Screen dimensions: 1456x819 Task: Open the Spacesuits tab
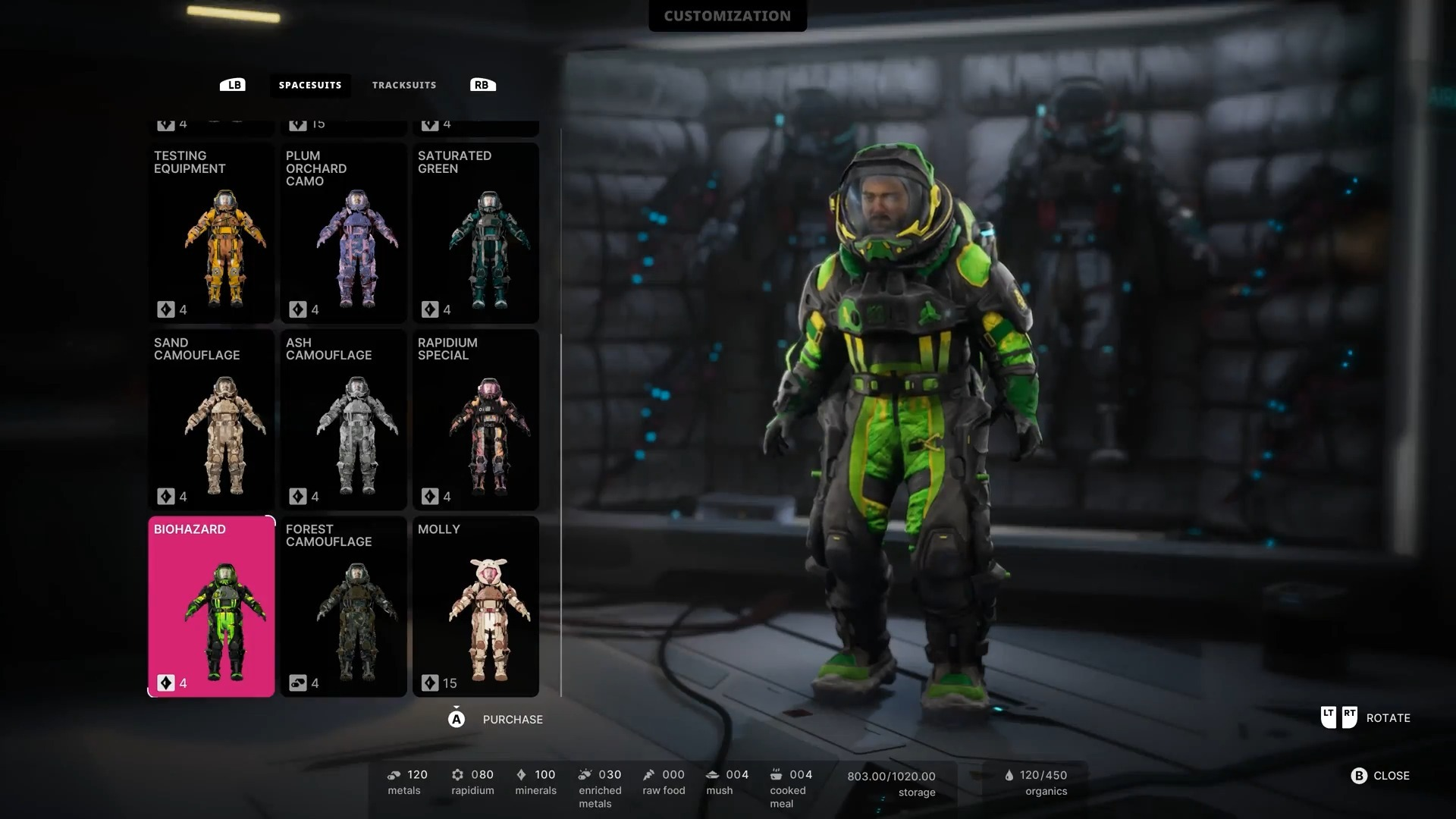click(x=310, y=85)
